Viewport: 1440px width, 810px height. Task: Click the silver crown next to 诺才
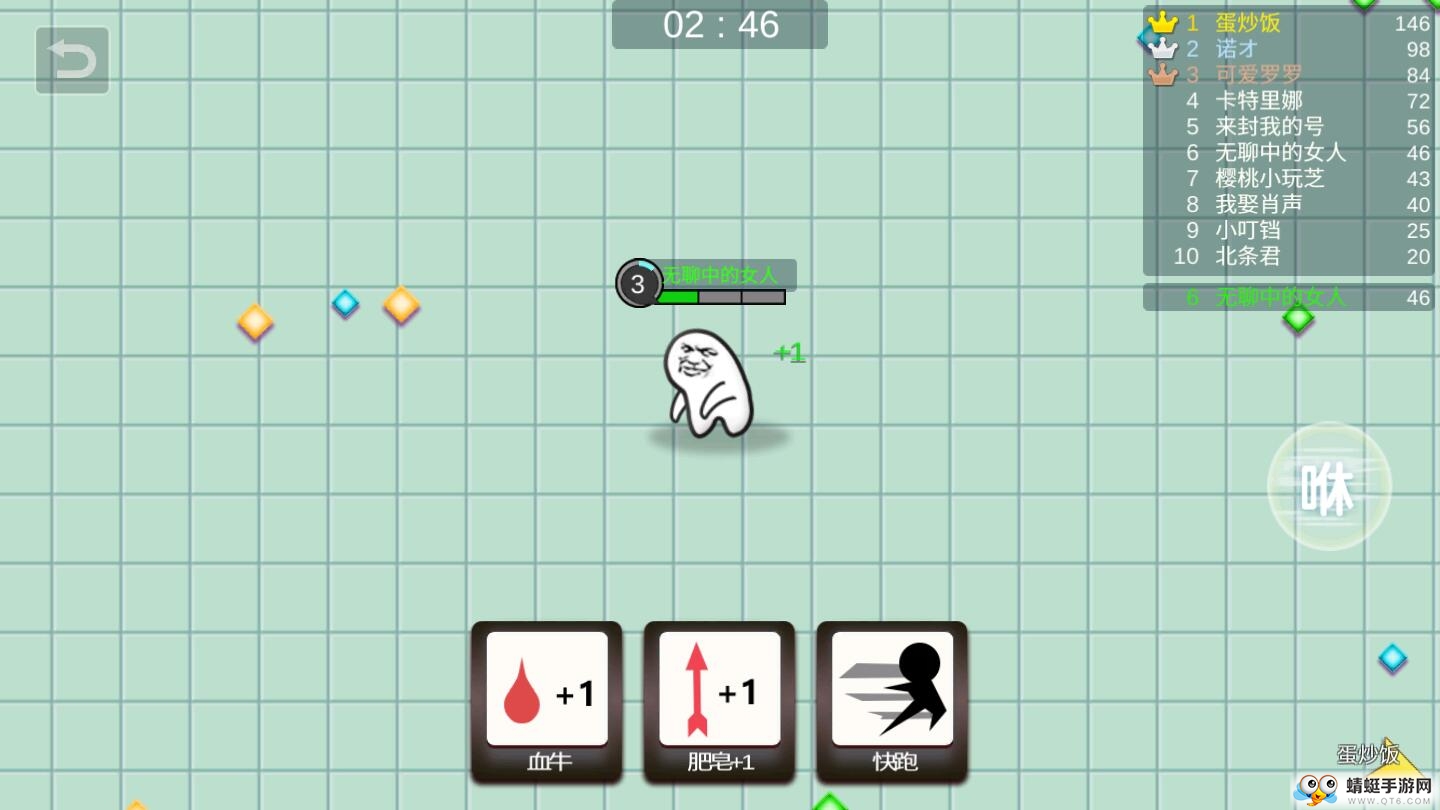pos(1163,47)
